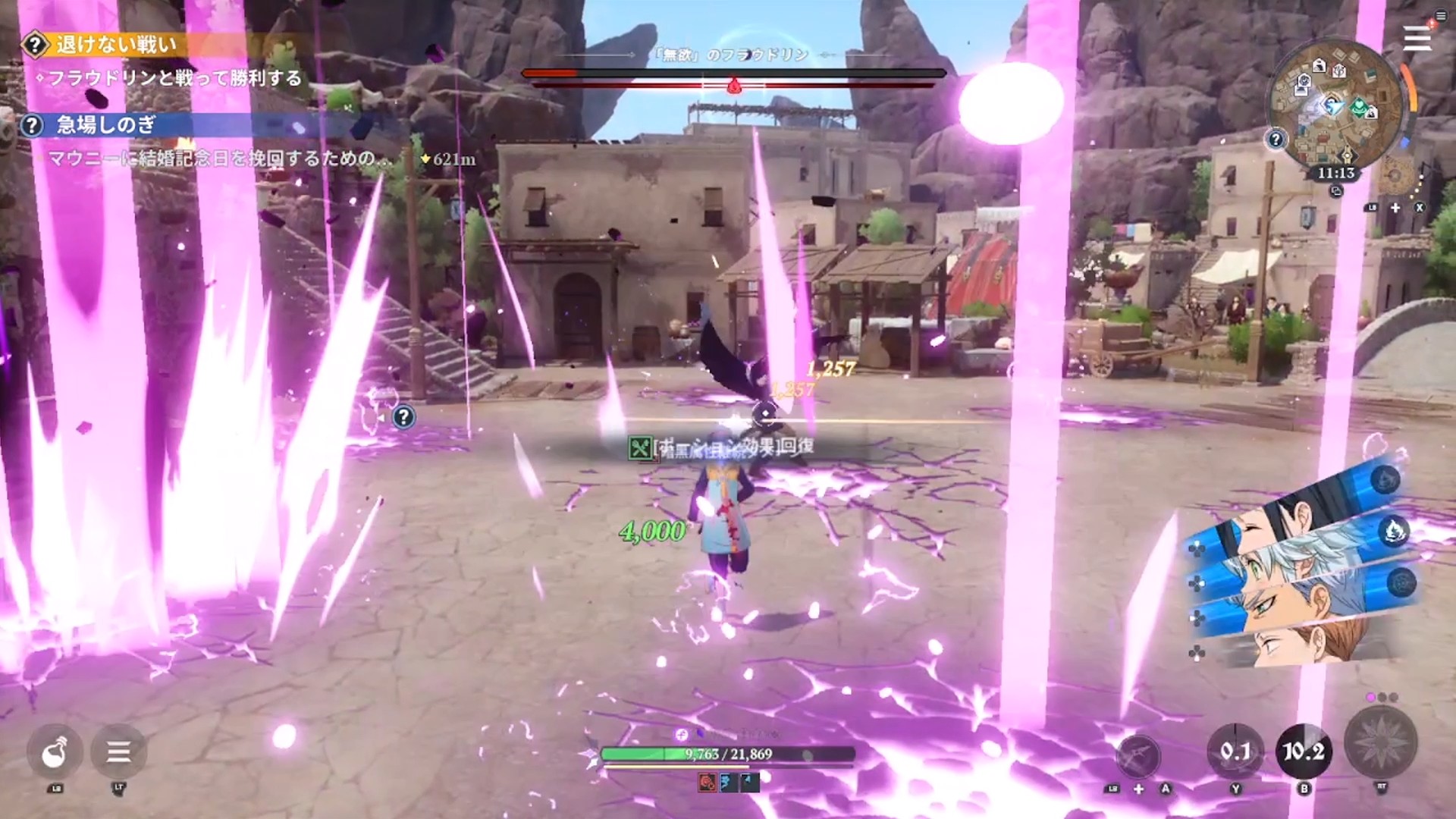Click the question mark beside the minimap
This screenshot has width=1456, height=819.
(x=1276, y=140)
